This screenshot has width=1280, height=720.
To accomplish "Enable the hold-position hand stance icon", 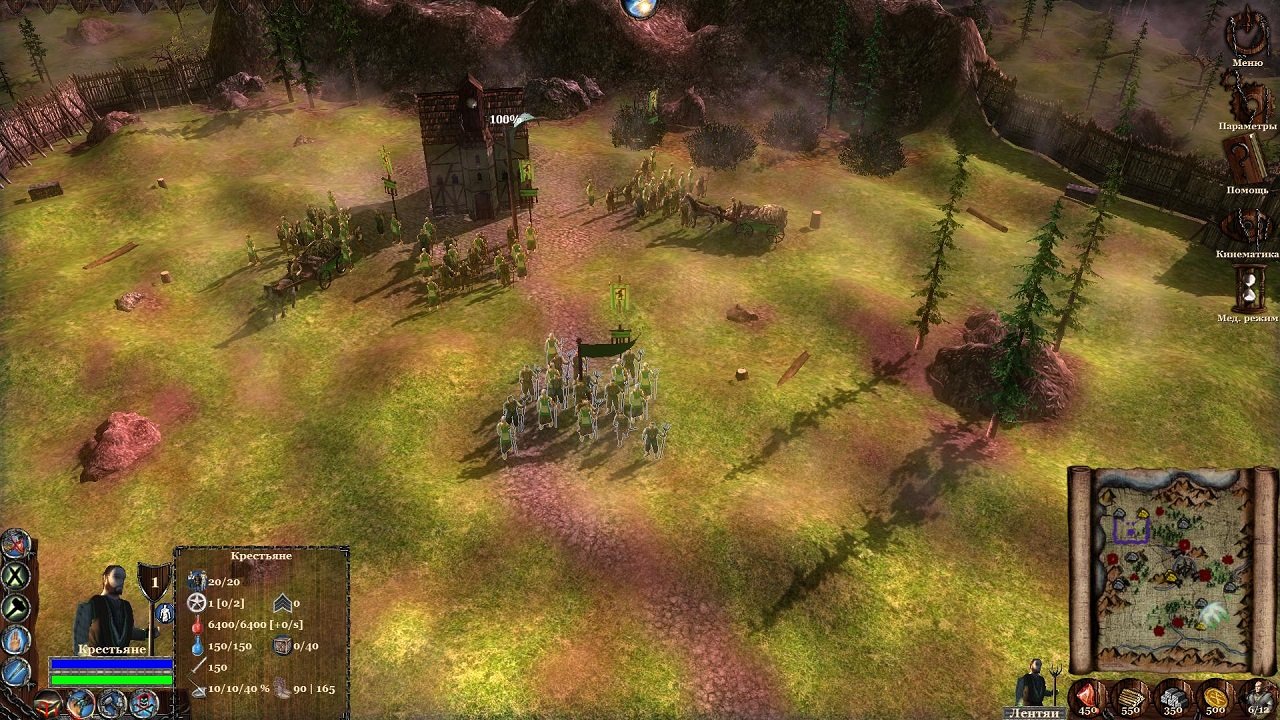I will (x=13, y=639).
